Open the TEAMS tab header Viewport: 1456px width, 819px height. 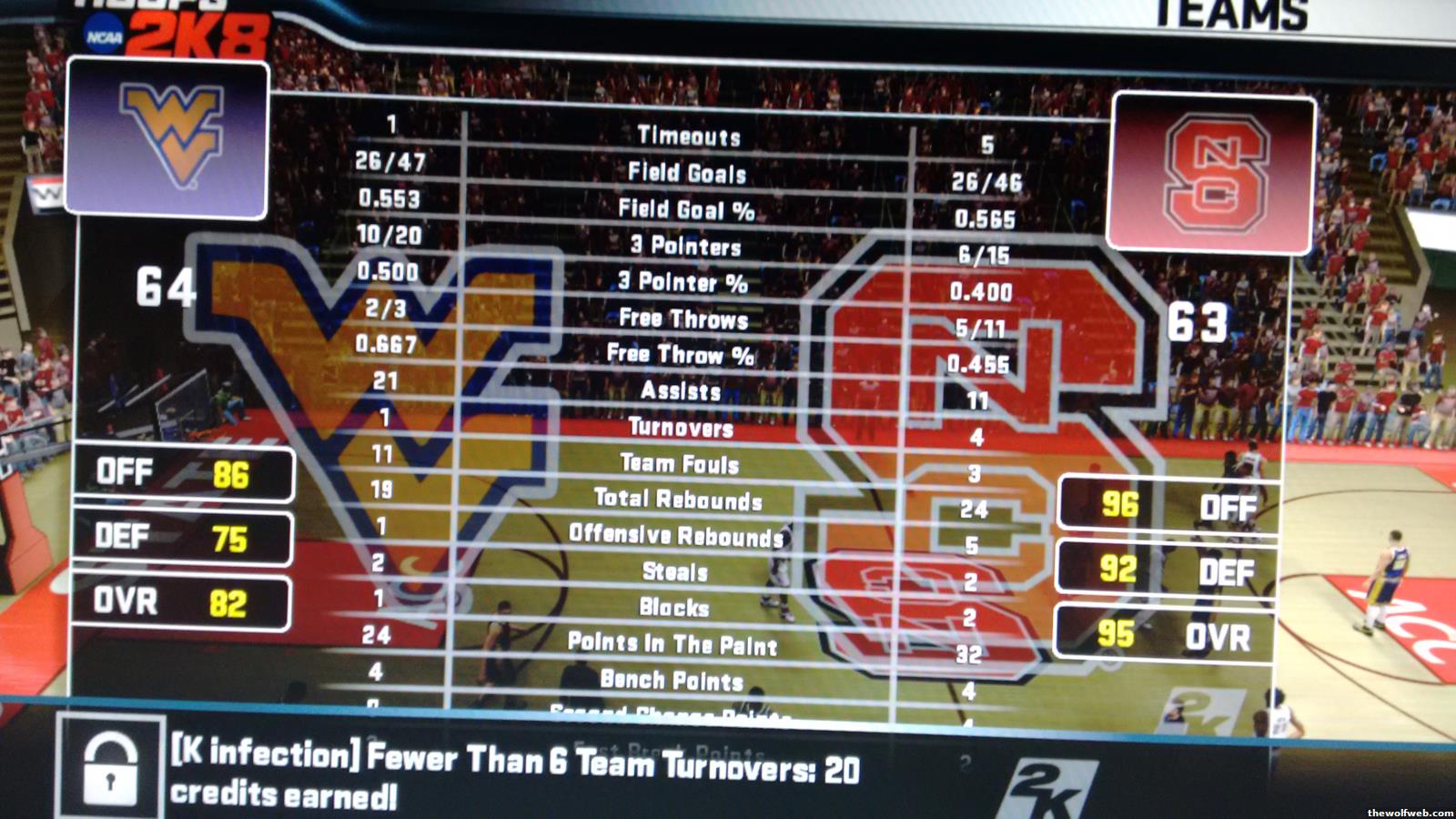pos(1231,15)
